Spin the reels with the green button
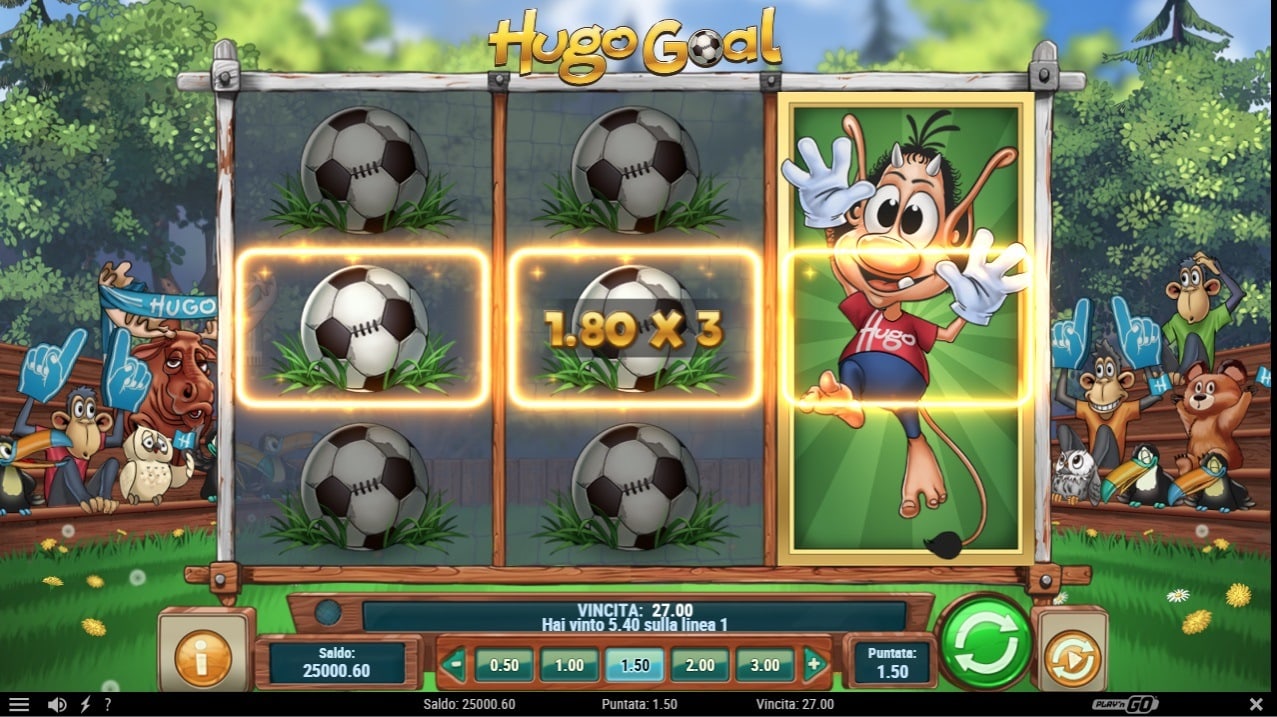Screen dimensions: 1277x717 click(986, 643)
